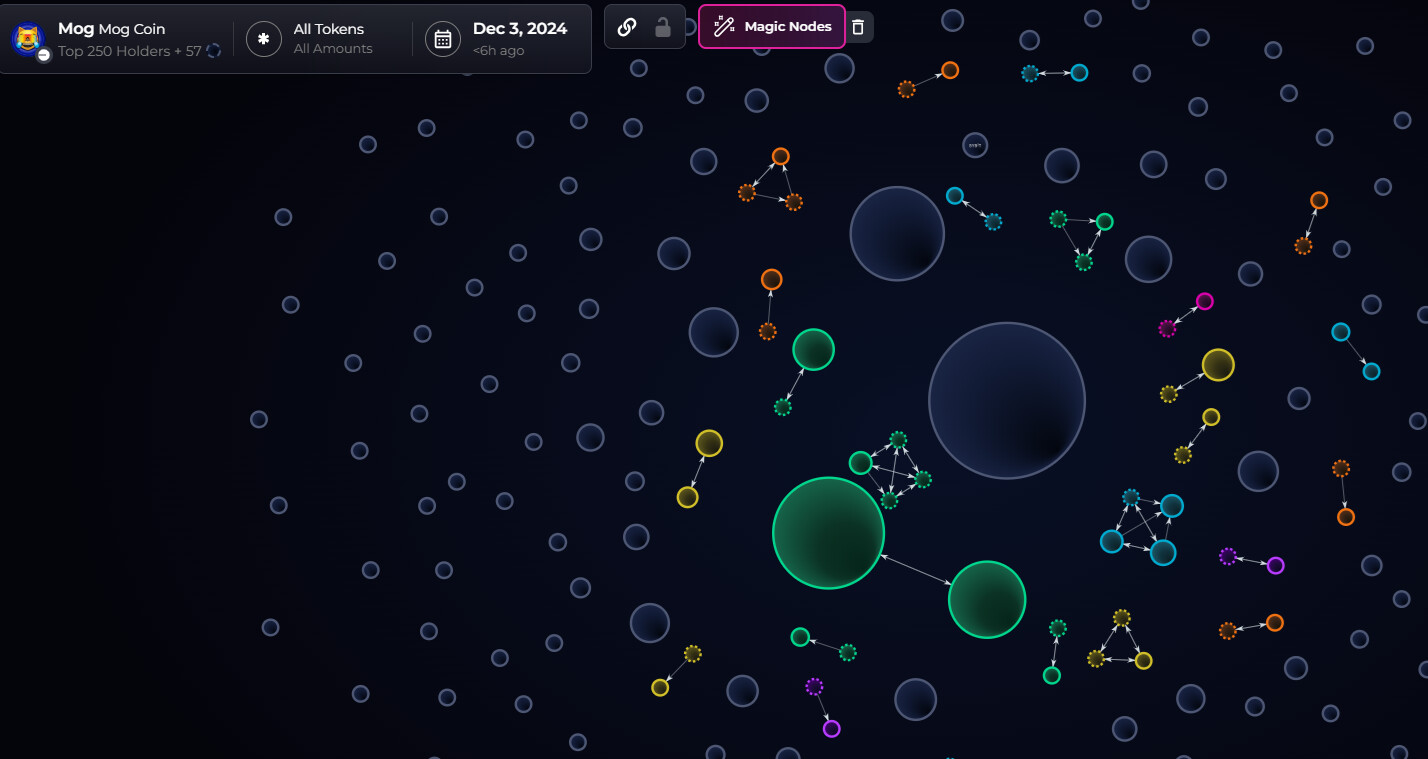
Task: Activate the Magic Nodes button
Action: 772,27
